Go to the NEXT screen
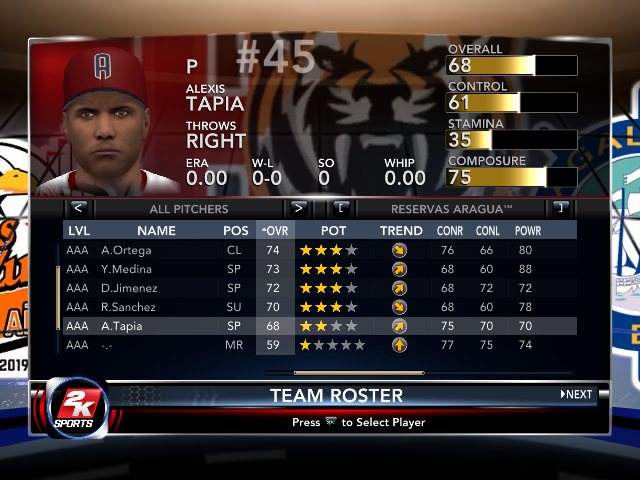 click(577, 394)
